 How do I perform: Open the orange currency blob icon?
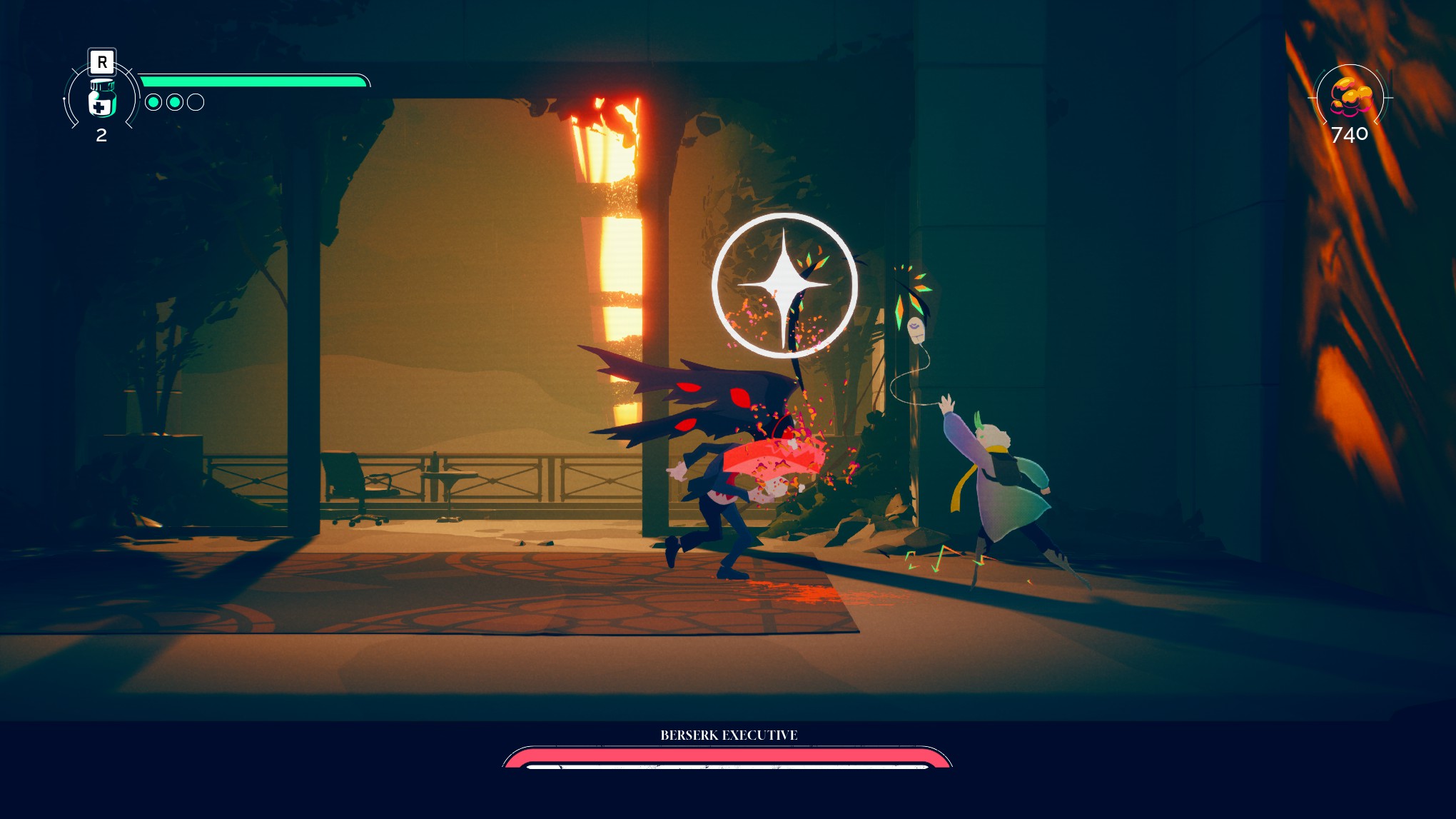(x=1349, y=98)
